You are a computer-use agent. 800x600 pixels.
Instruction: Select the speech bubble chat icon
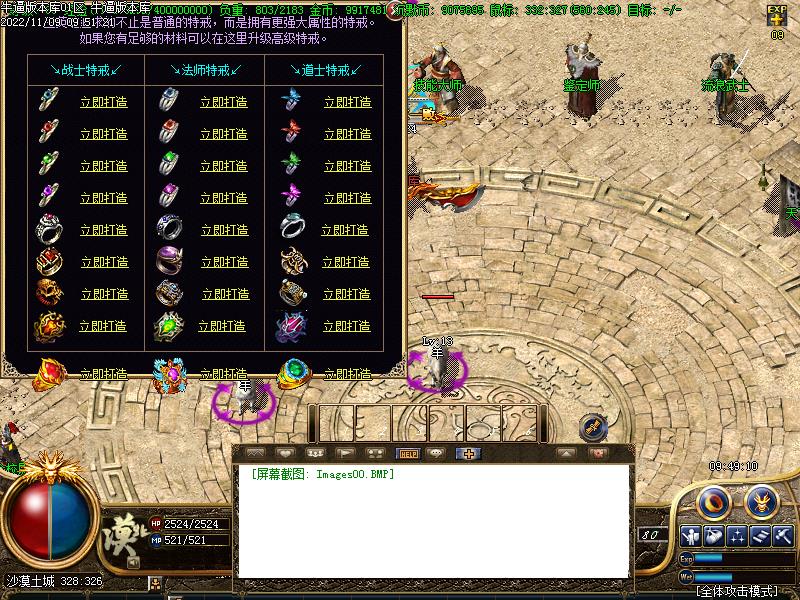(435, 453)
